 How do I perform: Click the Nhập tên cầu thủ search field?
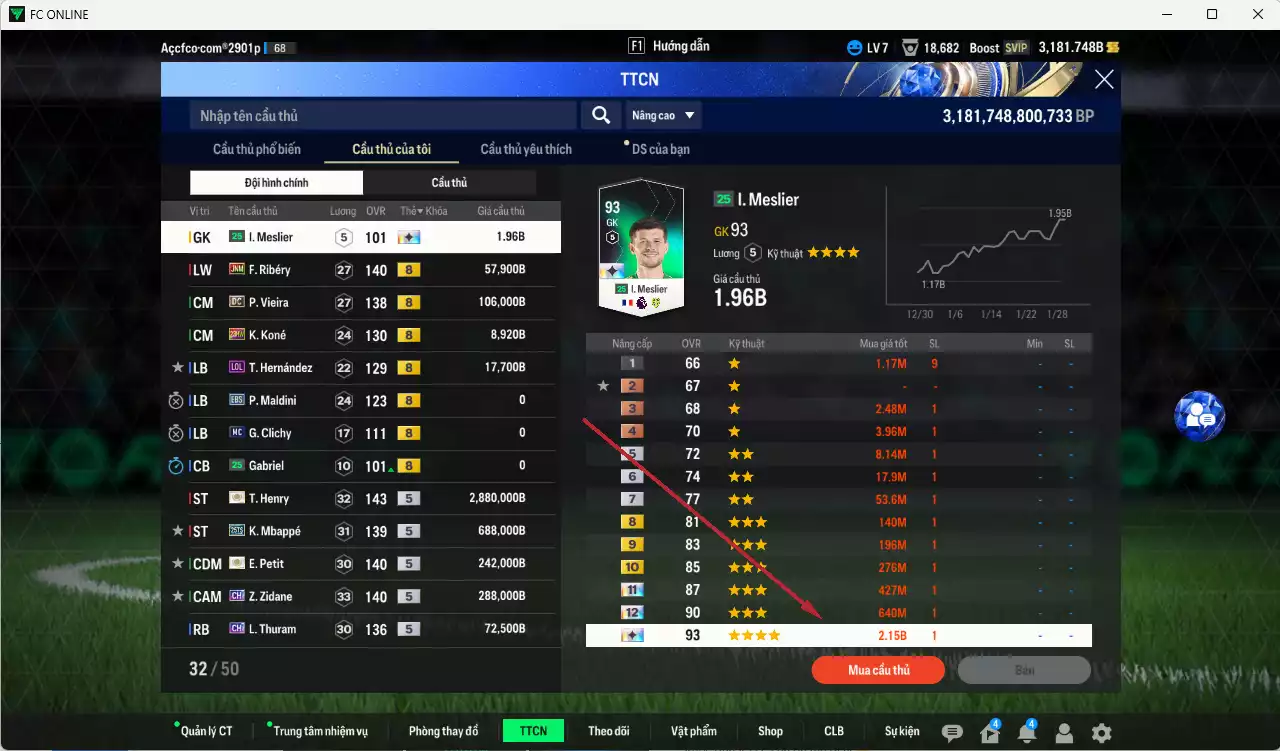[380, 115]
